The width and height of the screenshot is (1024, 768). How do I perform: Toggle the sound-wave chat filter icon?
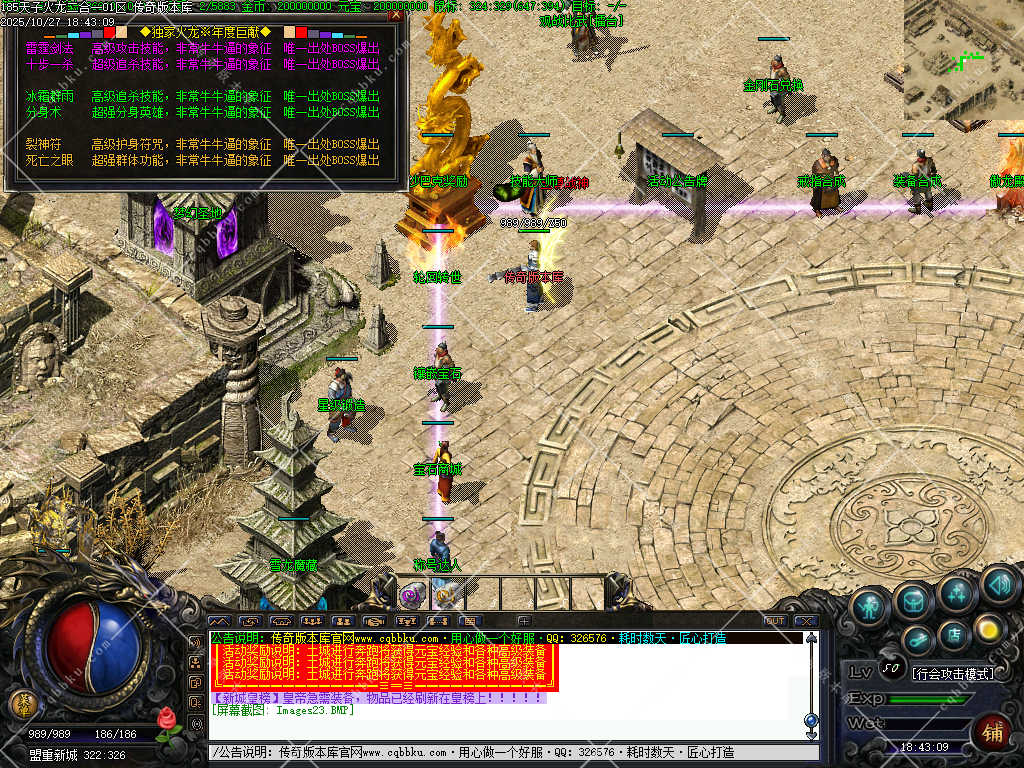(x=219, y=621)
